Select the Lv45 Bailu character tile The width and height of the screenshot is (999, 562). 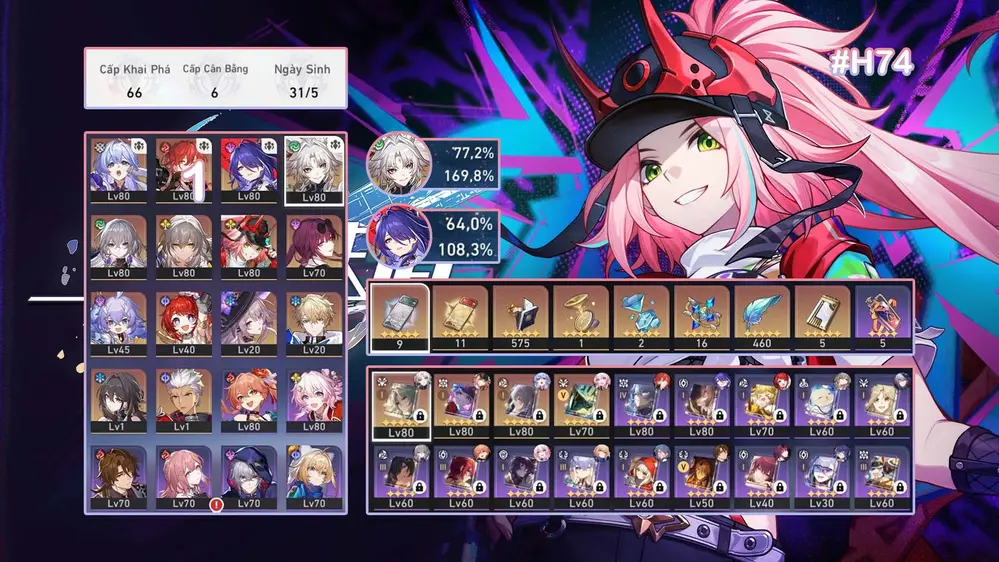click(x=118, y=318)
